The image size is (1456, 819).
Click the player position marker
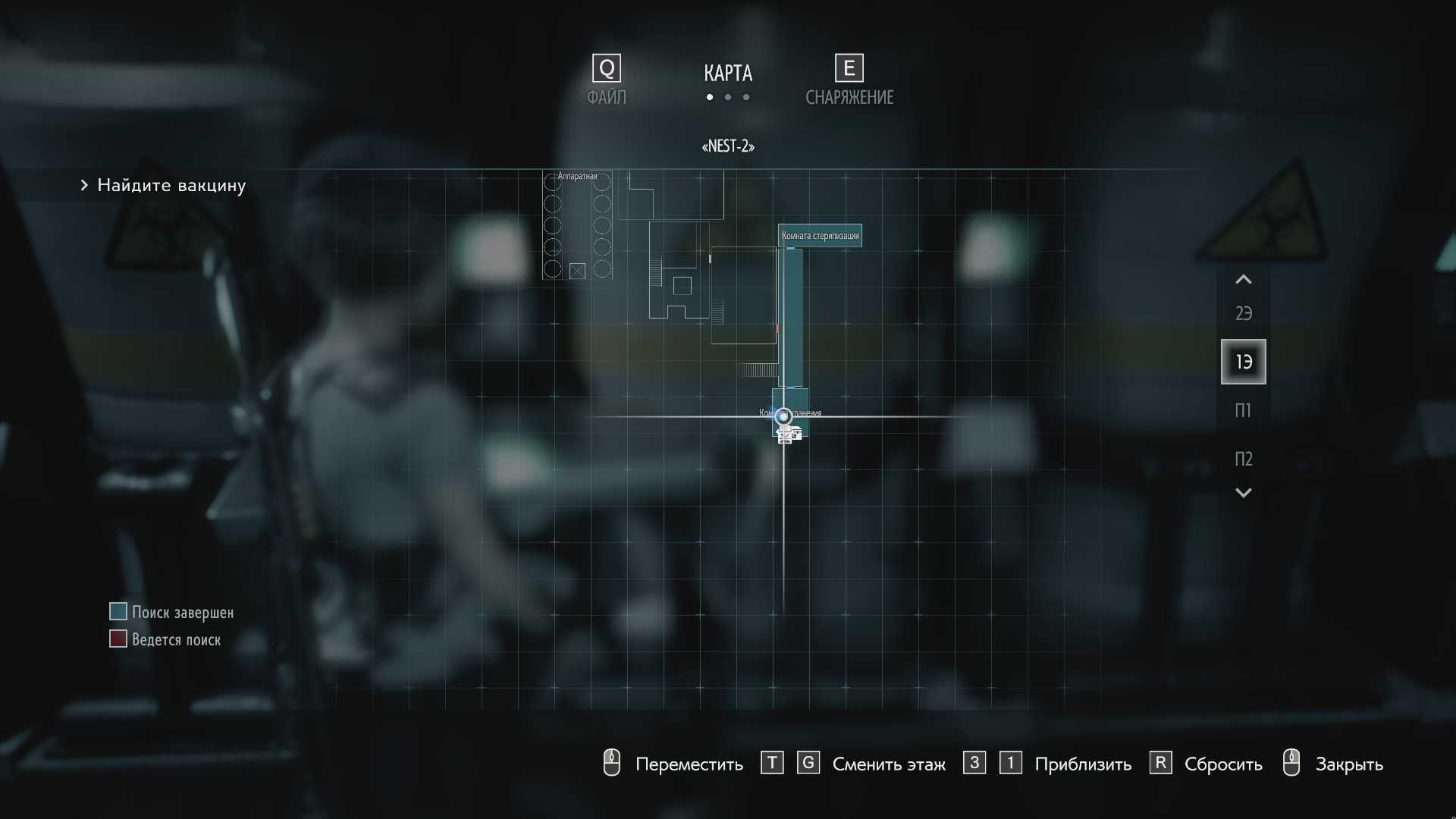click(783, 416)
